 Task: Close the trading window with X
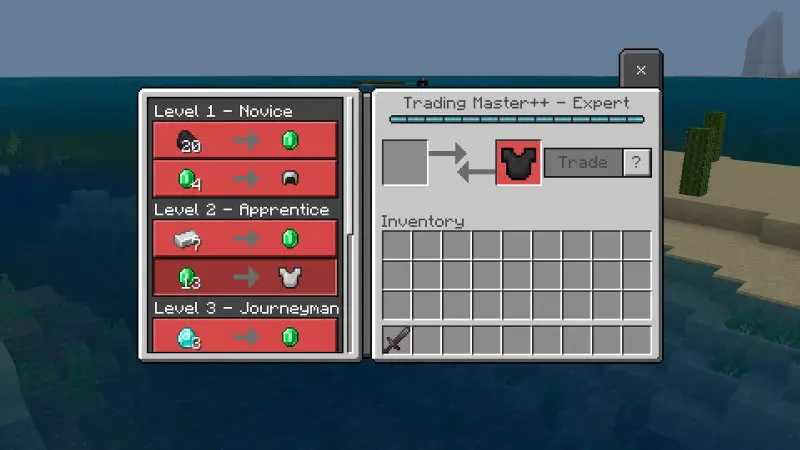point(641,70)
